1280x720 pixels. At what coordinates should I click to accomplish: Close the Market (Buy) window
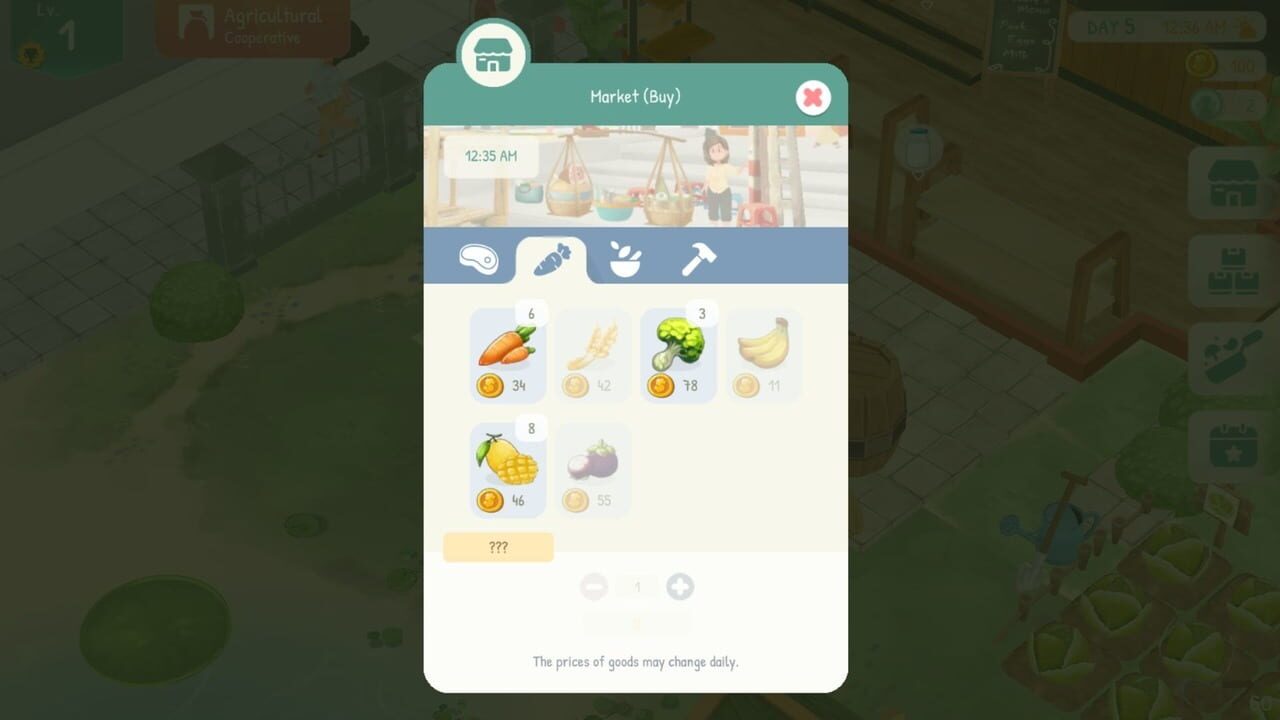[812, 97]
